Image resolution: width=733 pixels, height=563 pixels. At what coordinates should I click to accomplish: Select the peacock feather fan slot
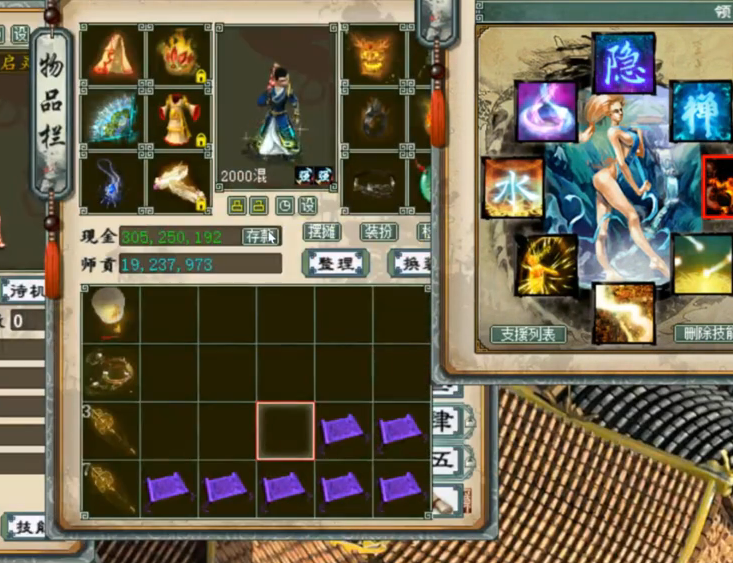[113, 117]
